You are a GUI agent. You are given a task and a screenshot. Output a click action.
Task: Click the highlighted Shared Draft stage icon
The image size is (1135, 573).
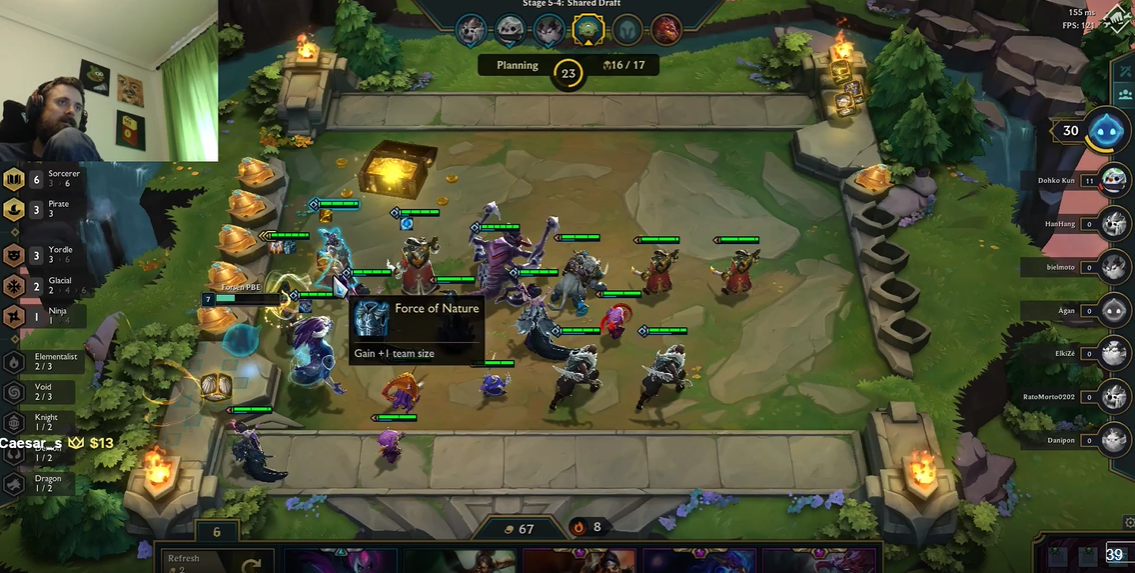(x=587, y=30)
